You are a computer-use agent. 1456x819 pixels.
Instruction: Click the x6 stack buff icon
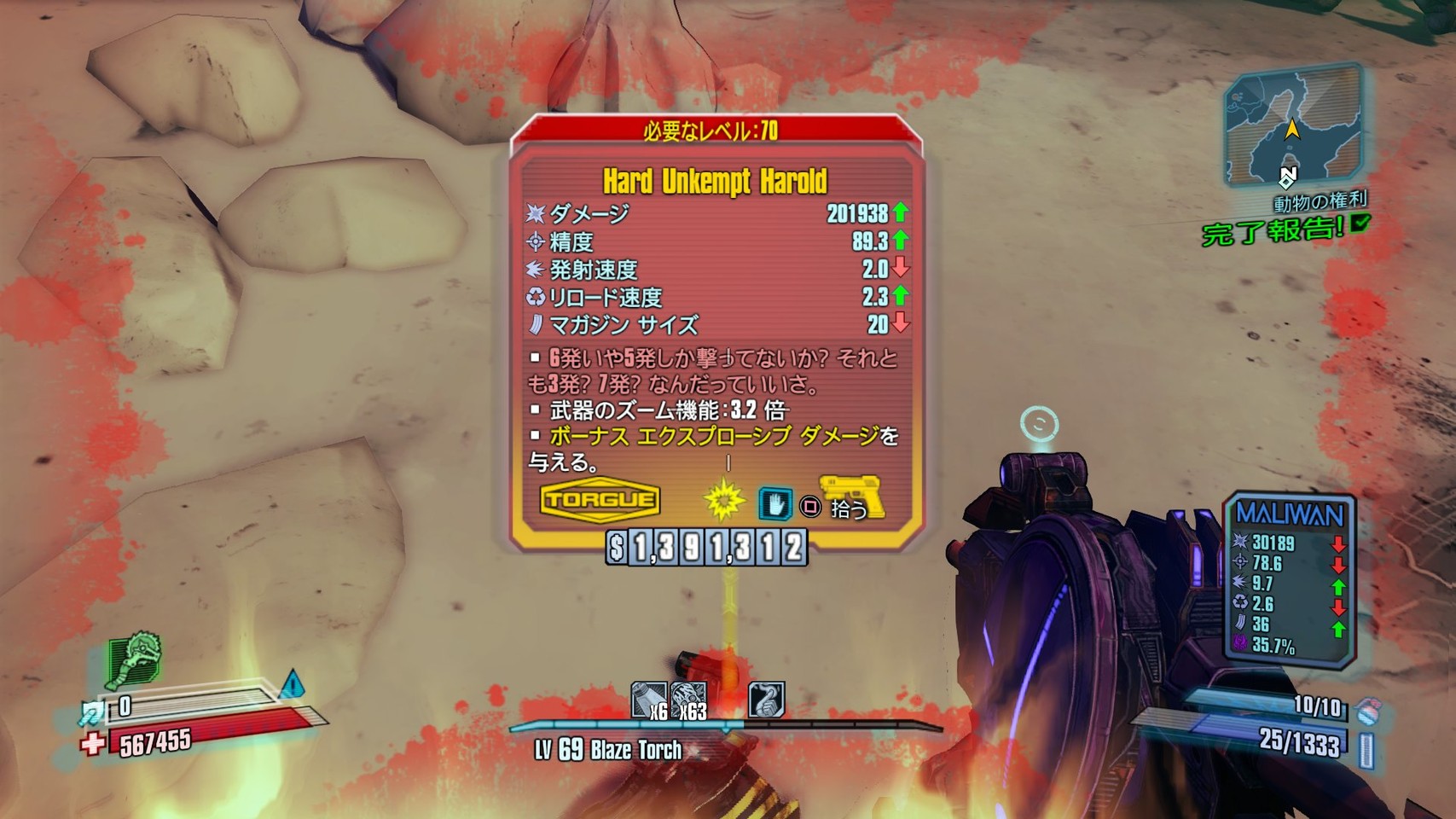[649, 700]
